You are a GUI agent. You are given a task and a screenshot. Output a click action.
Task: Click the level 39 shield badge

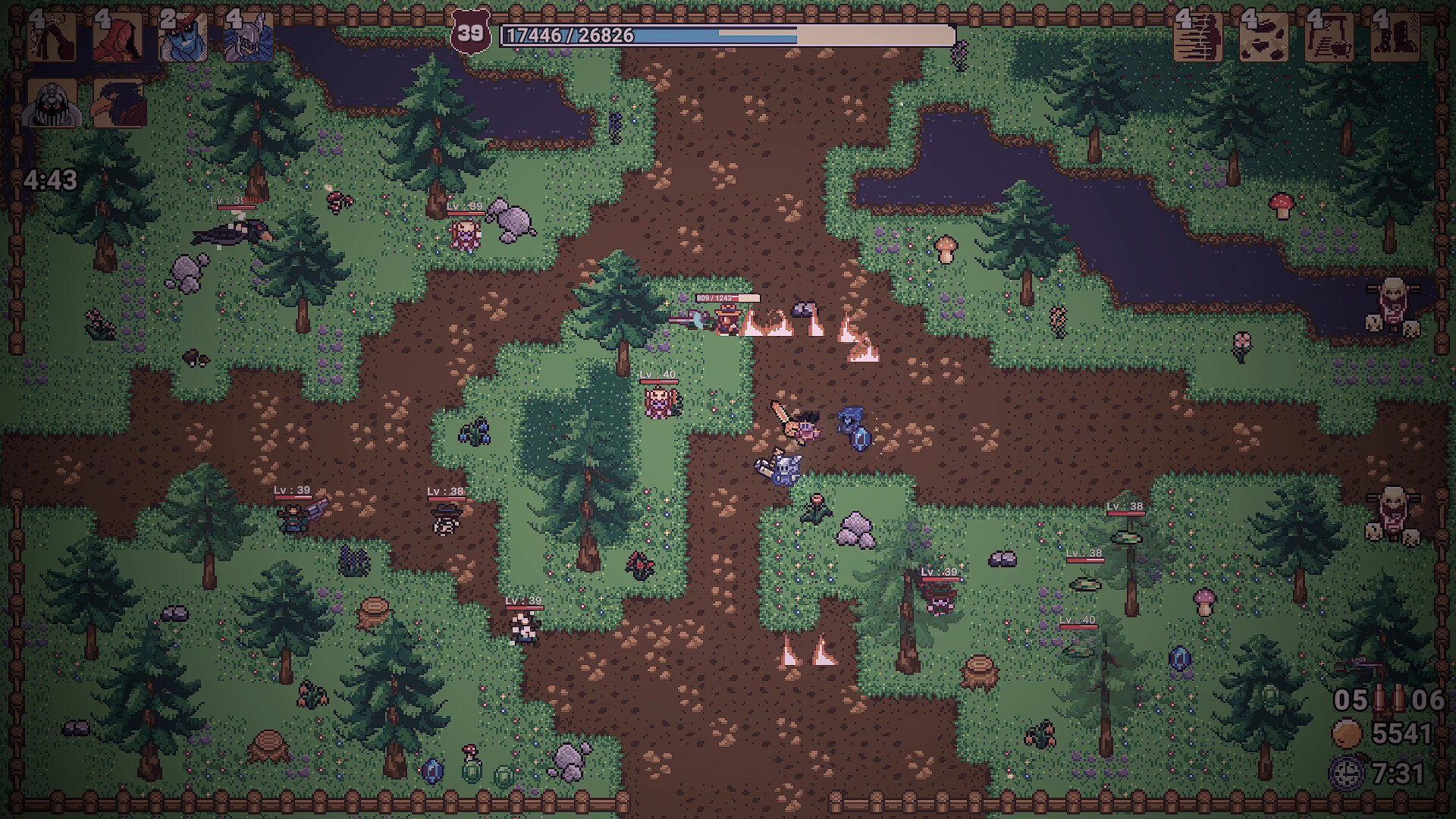click(x=469, y=33)
